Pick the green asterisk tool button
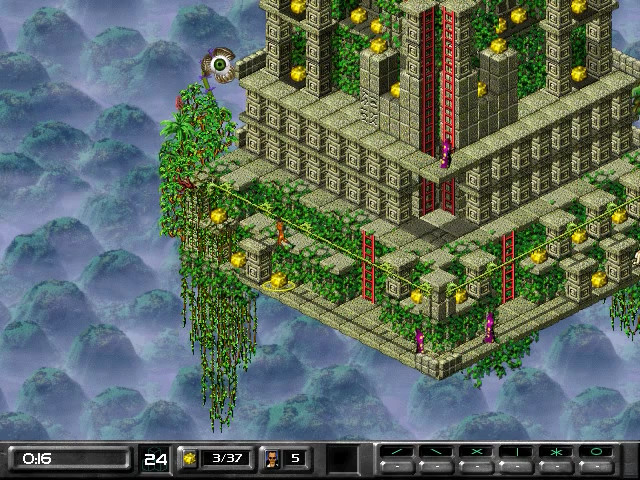 pyautogui.click(x=557, y=453)
